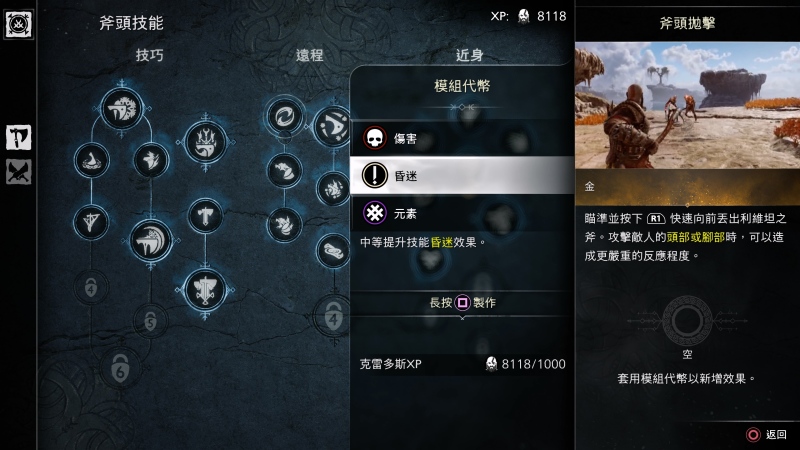Click the 返回 back label

click(776, 434)
